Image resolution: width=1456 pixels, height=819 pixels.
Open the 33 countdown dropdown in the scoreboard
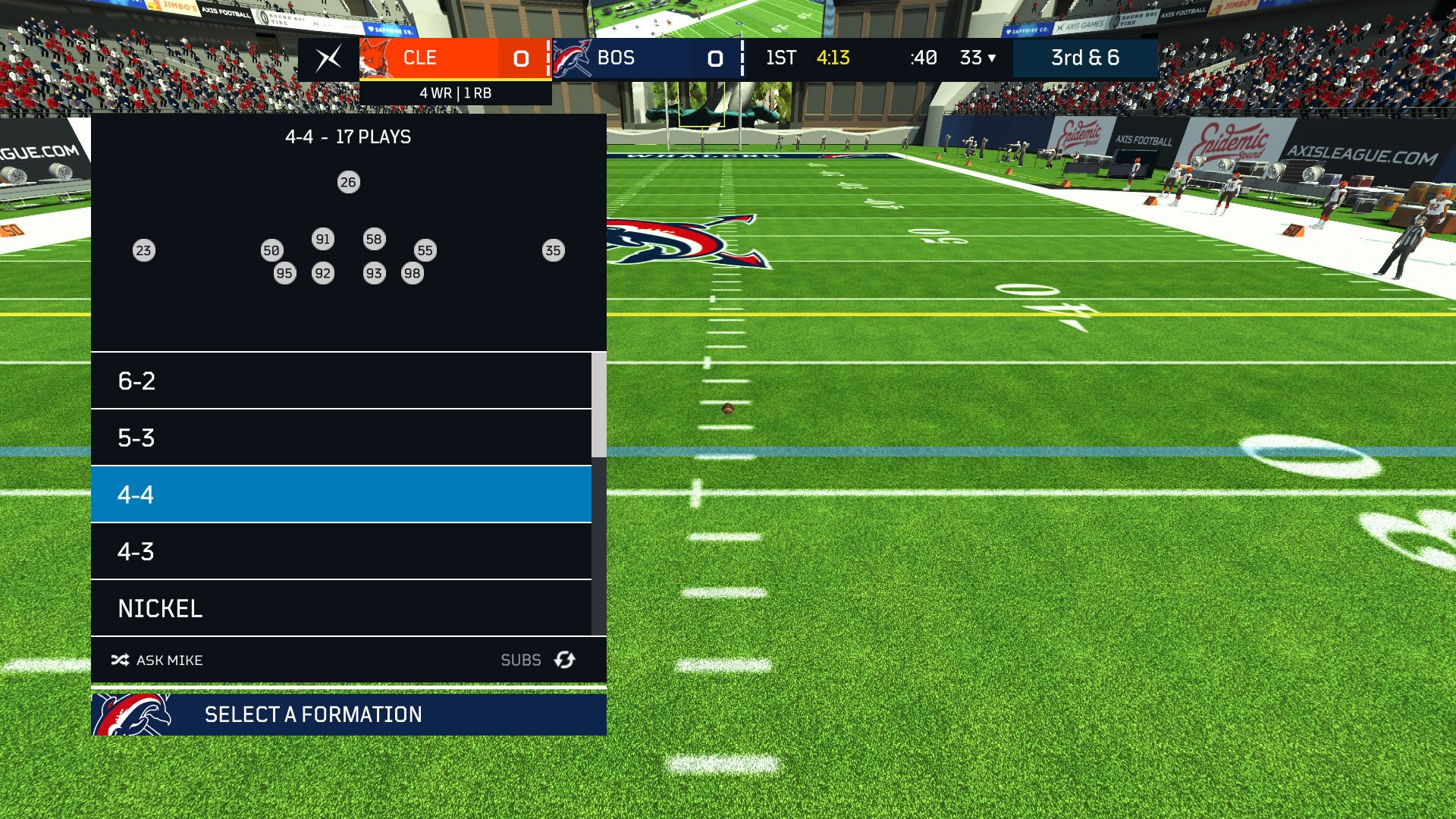[978, 57]
